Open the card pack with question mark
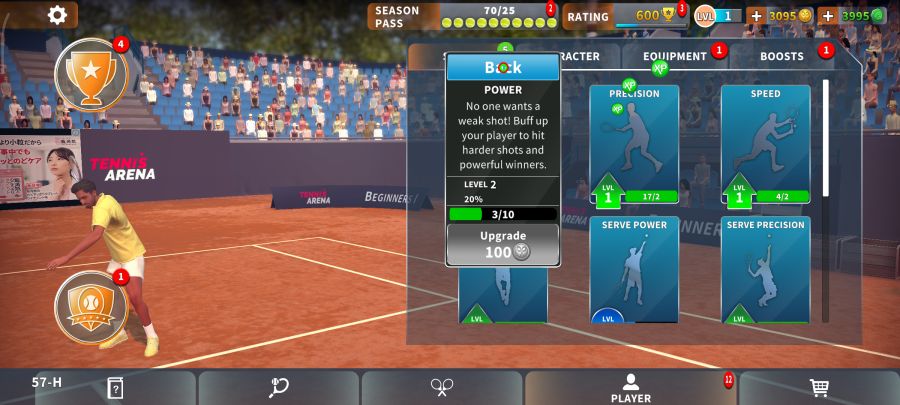 (115, 388)
